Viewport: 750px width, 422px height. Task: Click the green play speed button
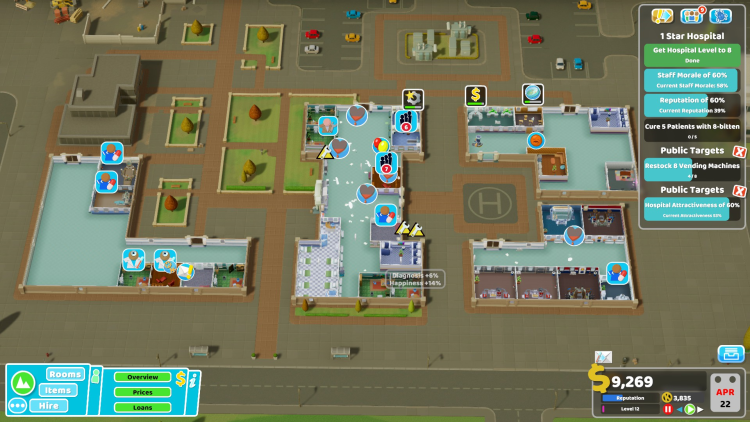[689, 409]
